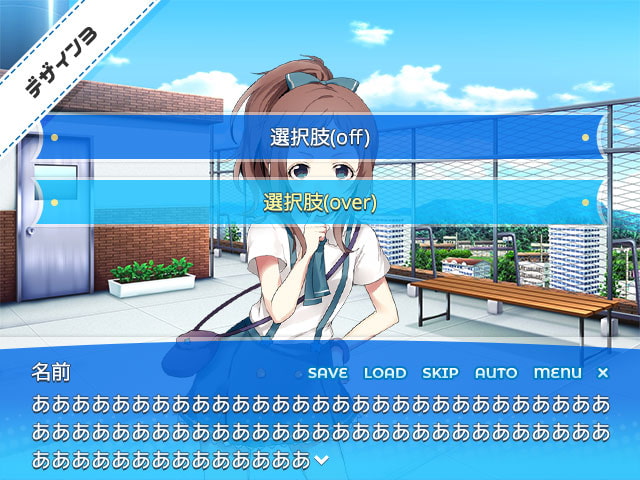Open the MENU
The width and height of the screenshot is (640, 480).
(557, 373)
